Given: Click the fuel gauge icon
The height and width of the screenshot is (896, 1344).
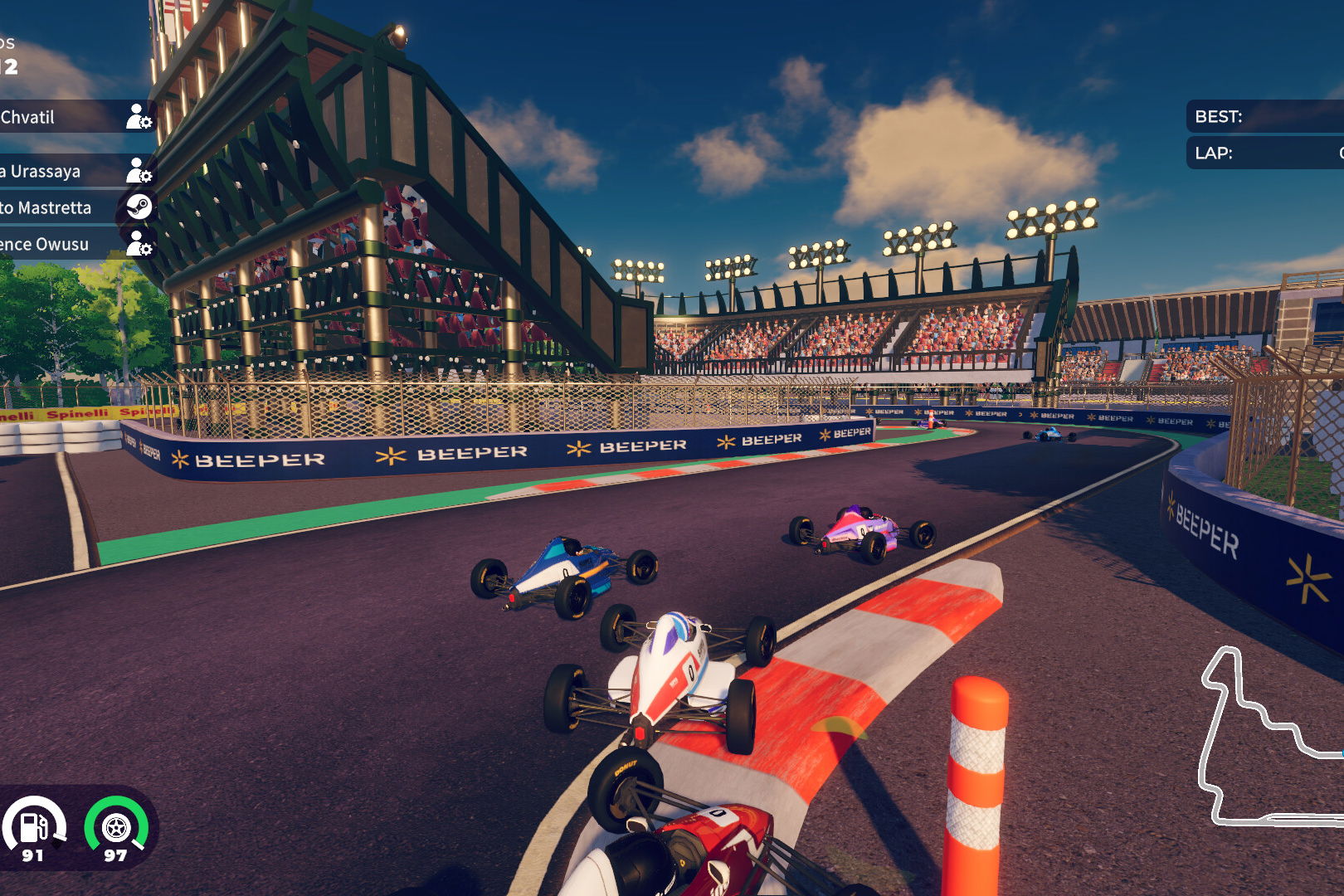Looking at the screenshot, I should pos(34,826).
